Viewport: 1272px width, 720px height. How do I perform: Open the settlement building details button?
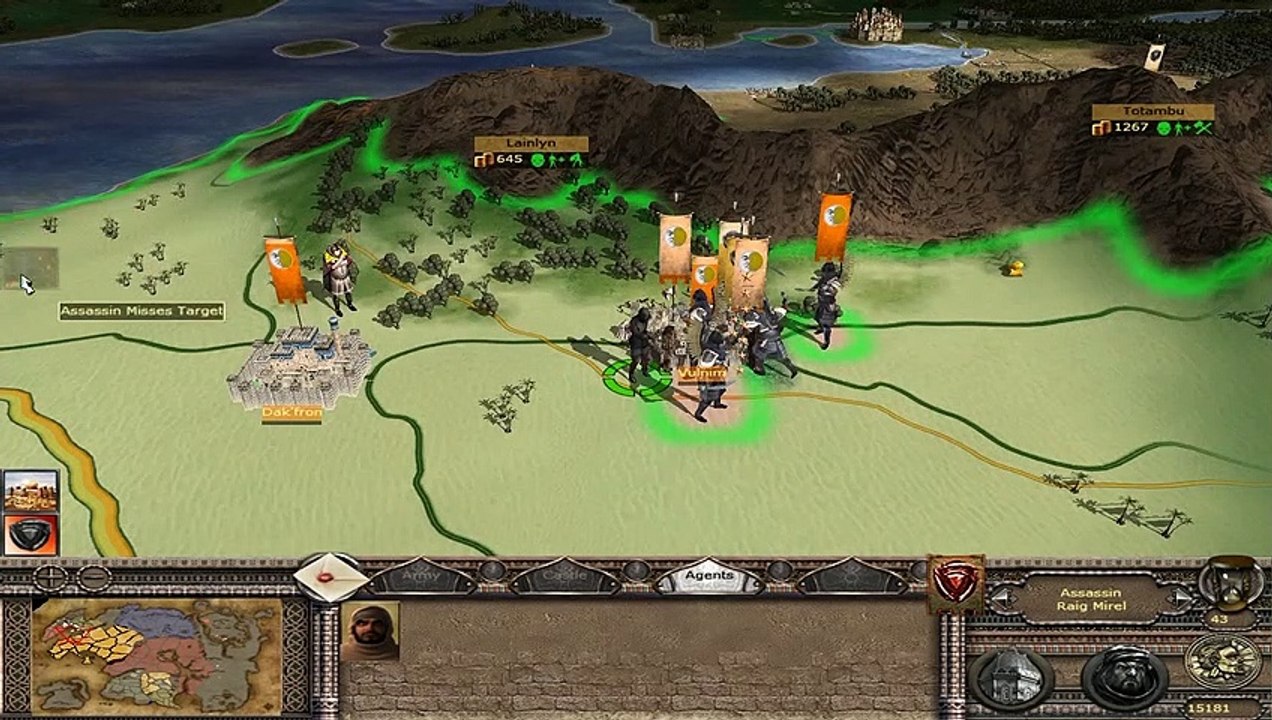[x=1009, y=679]
